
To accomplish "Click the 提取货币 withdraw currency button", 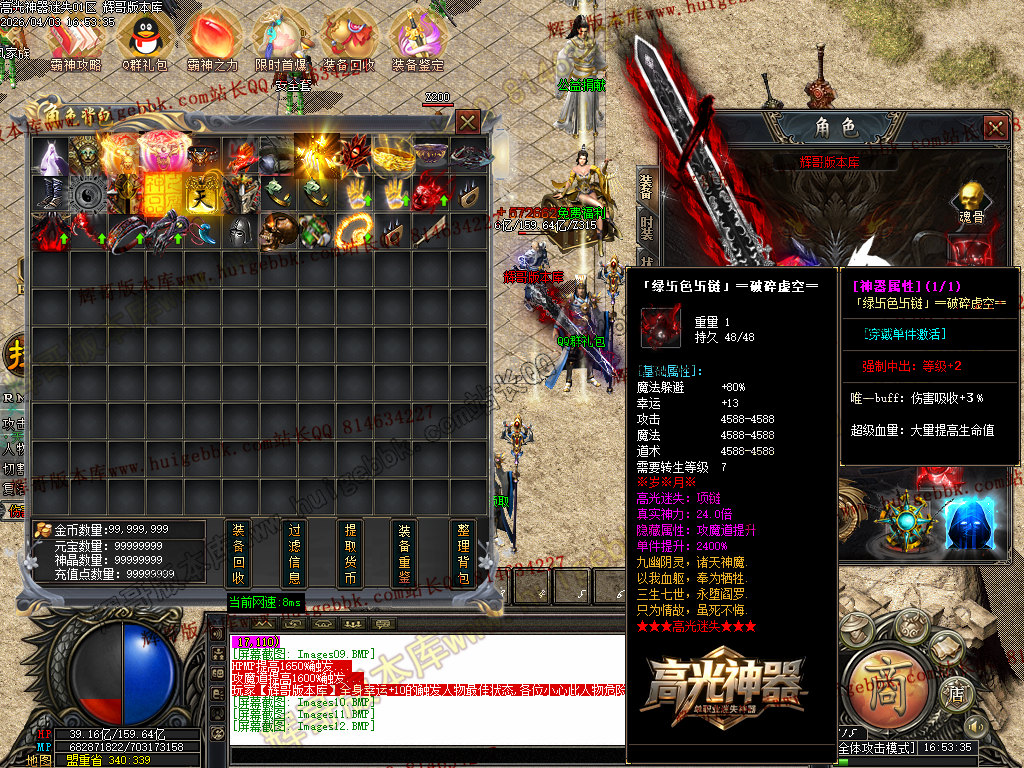I will 350,554.
